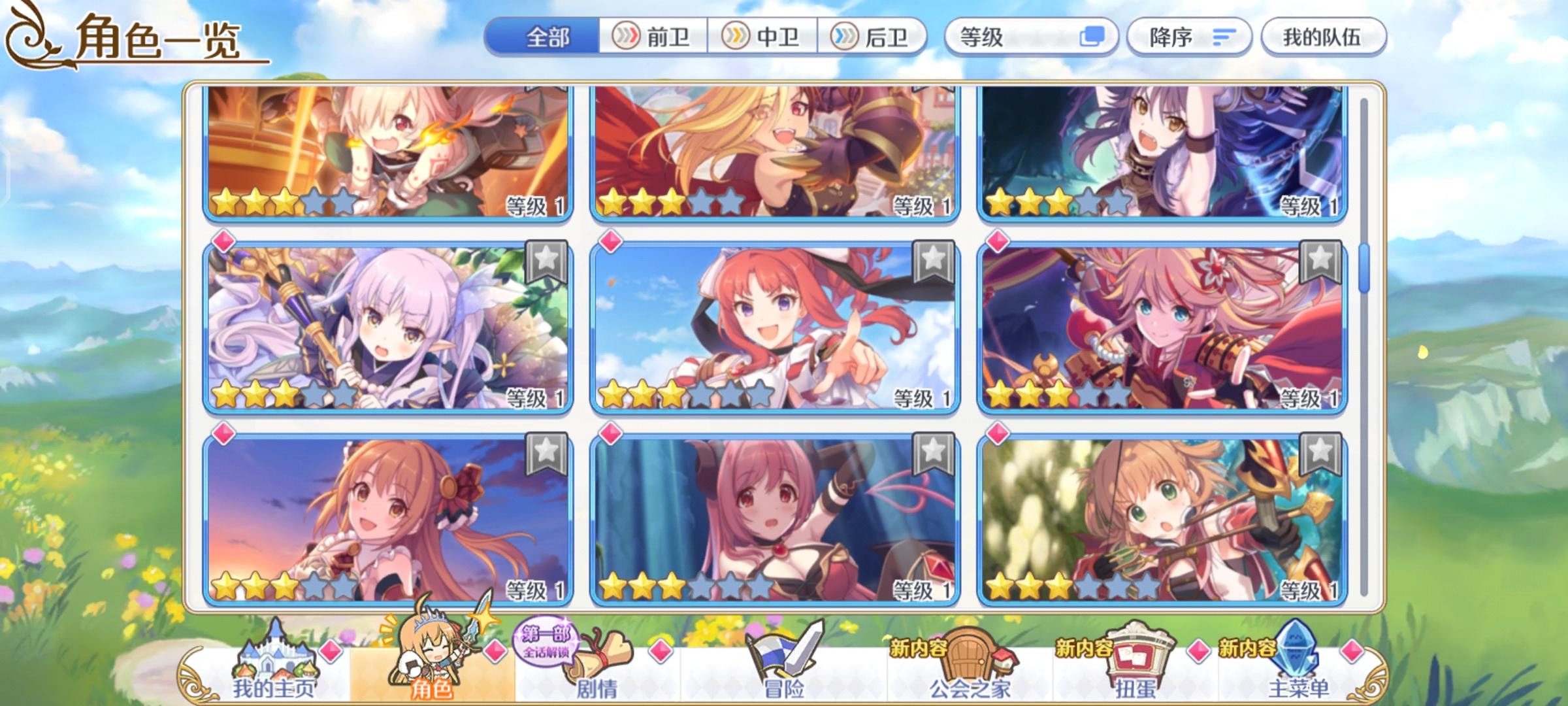Switch to the 前卫 vanguard tab
Image resolution: width=1568 pixels, height=706 pixels.
coord(653,37)
